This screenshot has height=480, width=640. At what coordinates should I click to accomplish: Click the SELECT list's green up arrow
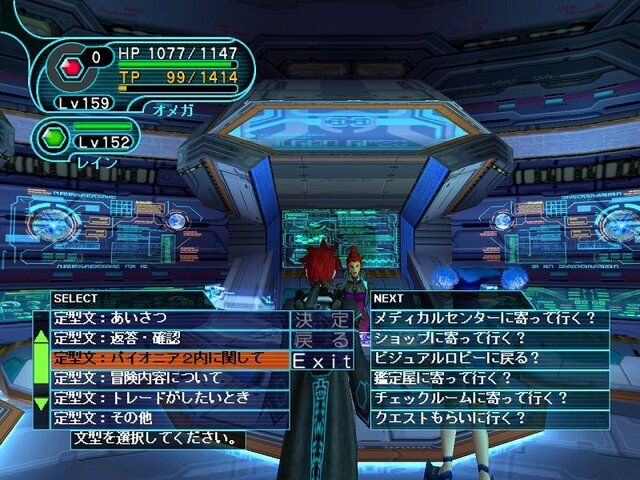point(41,336)
